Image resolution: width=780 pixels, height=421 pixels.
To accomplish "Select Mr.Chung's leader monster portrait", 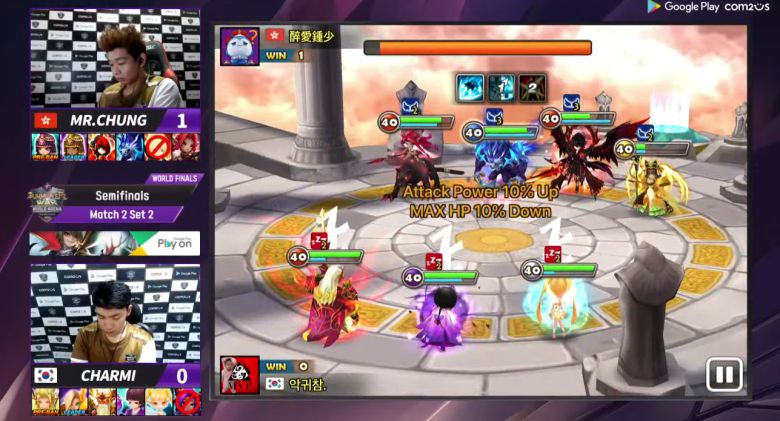I will (74, 147).
